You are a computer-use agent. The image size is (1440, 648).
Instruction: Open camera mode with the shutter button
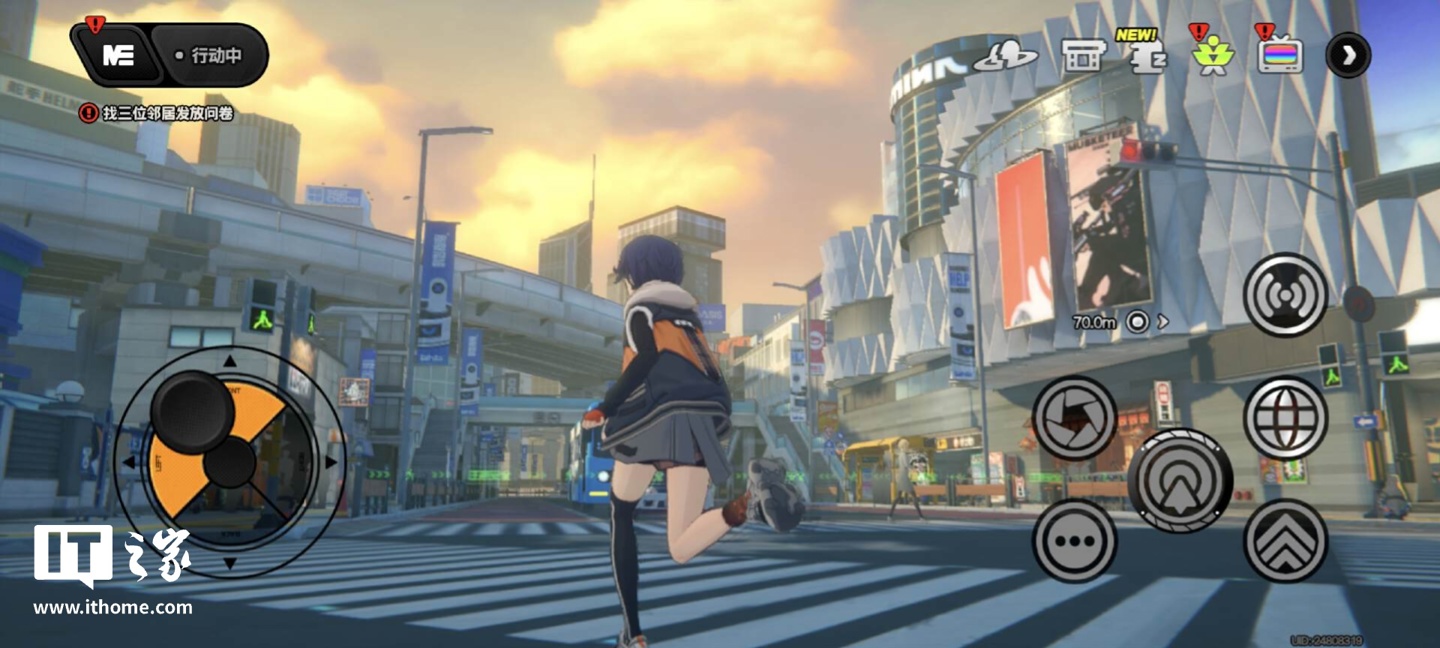point(1074,418)
